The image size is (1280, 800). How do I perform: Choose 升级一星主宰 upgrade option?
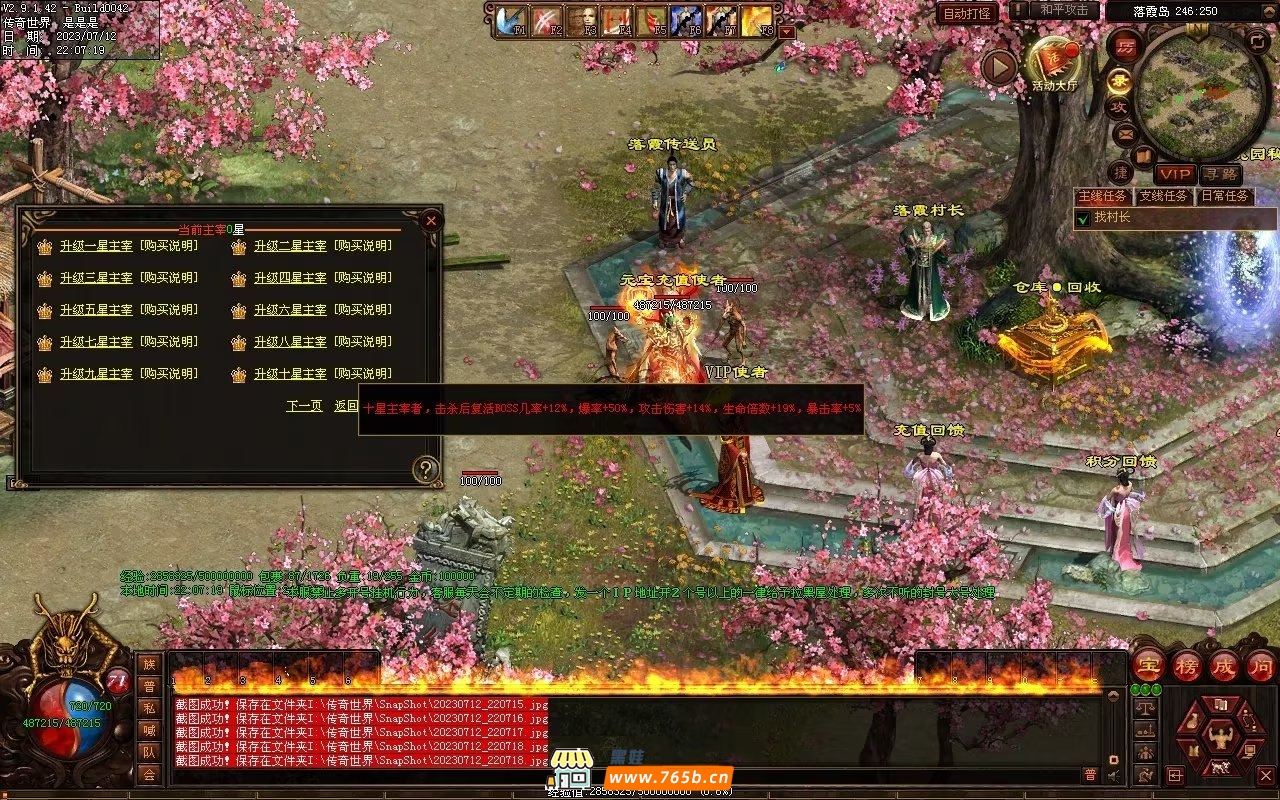pos(96,246)
